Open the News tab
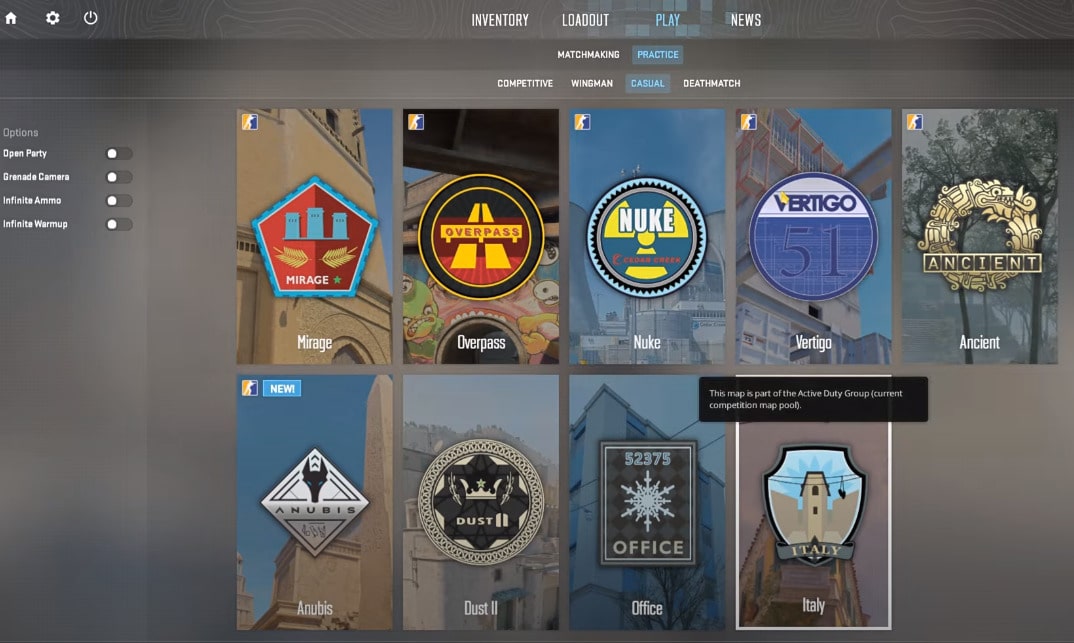1074x643 pixels. (745, 20)
